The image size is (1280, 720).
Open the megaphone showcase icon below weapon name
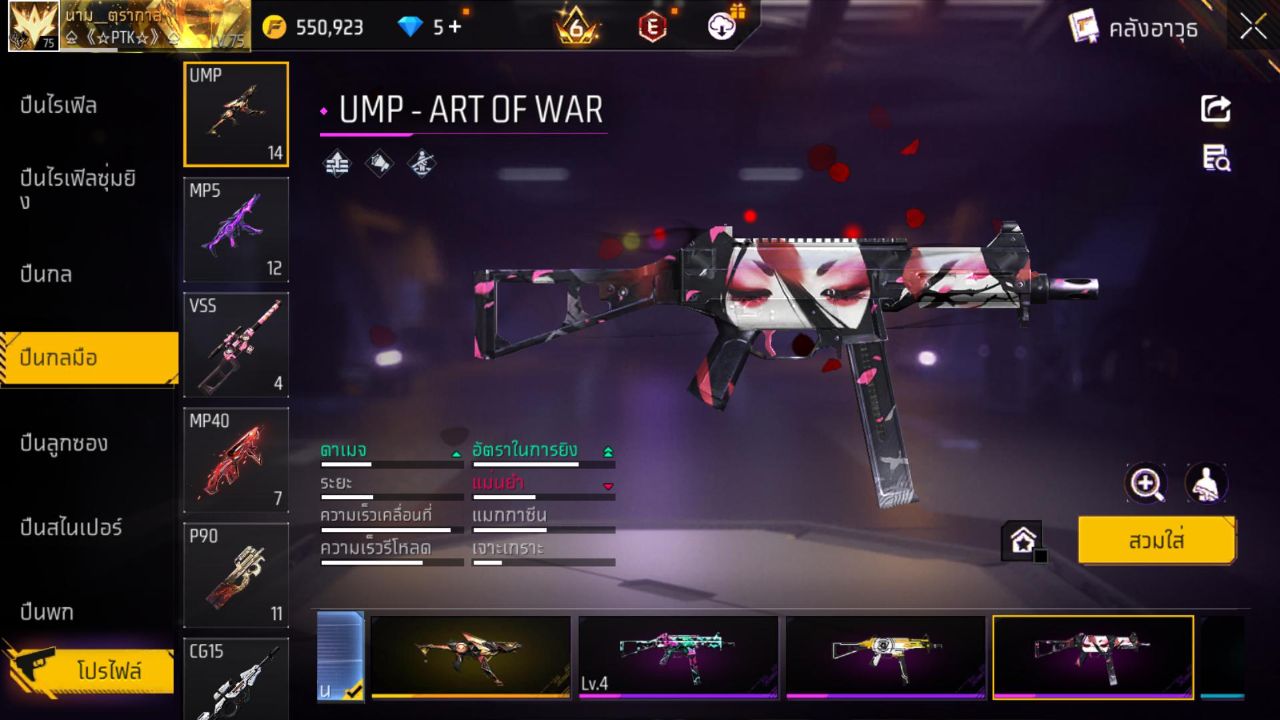380,163
